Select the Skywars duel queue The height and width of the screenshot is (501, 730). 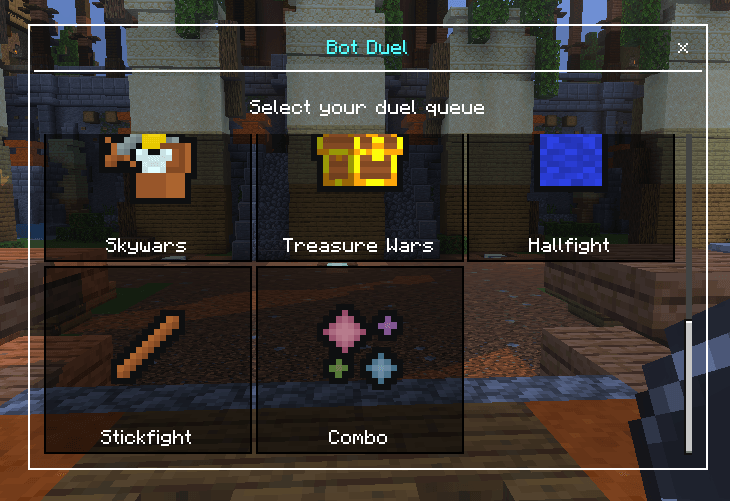coord(148,198)
